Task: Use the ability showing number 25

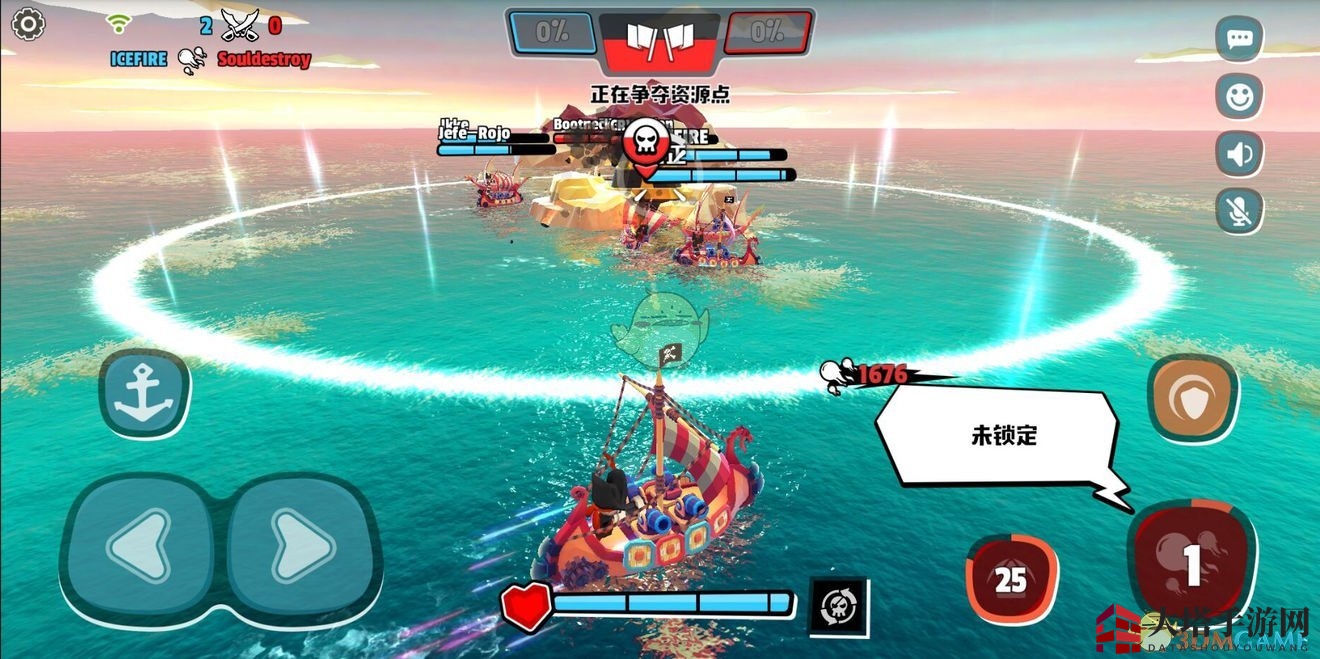Action: [x=1011, y=579]
